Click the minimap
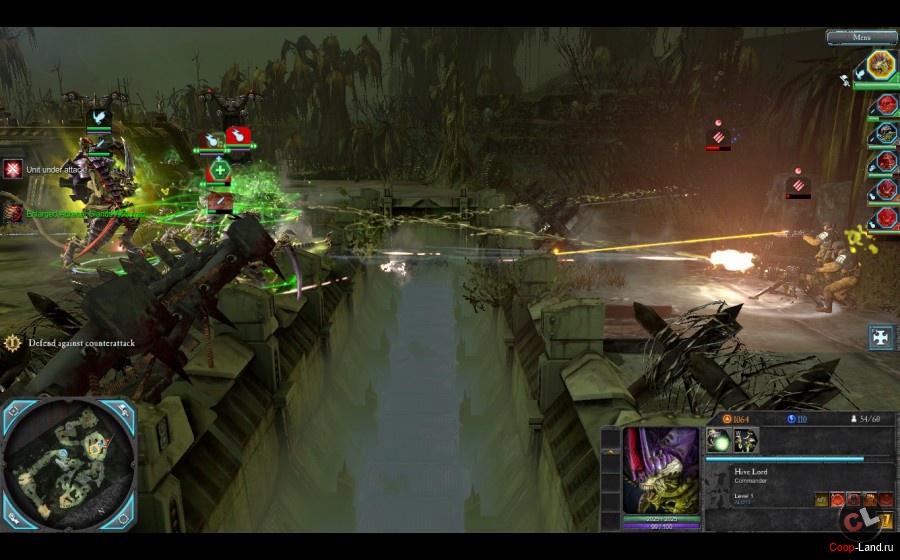Screen dimensions: 900x560 [68, 463]
